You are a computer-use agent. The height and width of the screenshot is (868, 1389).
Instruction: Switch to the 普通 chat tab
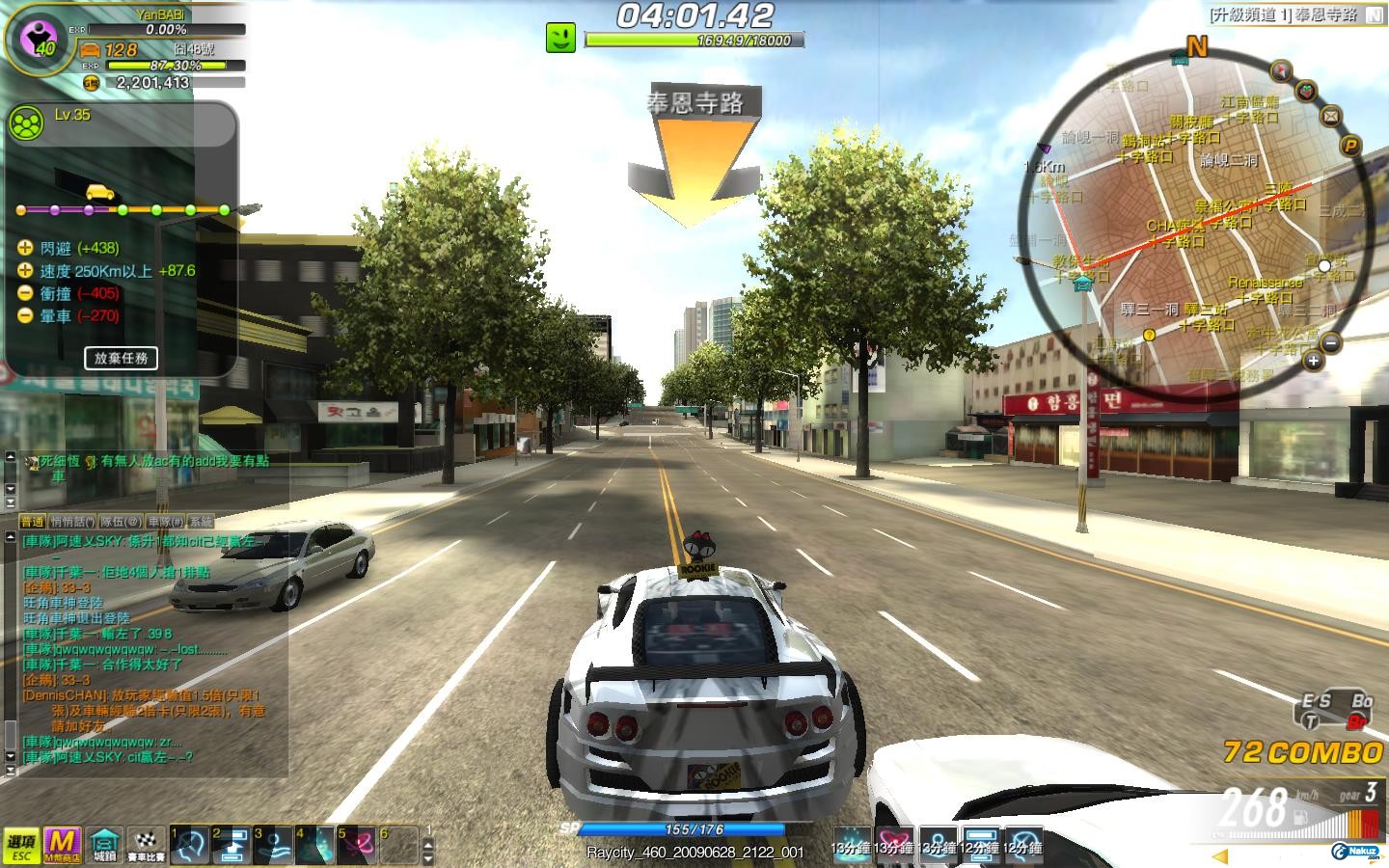click(x=33, y=522)
